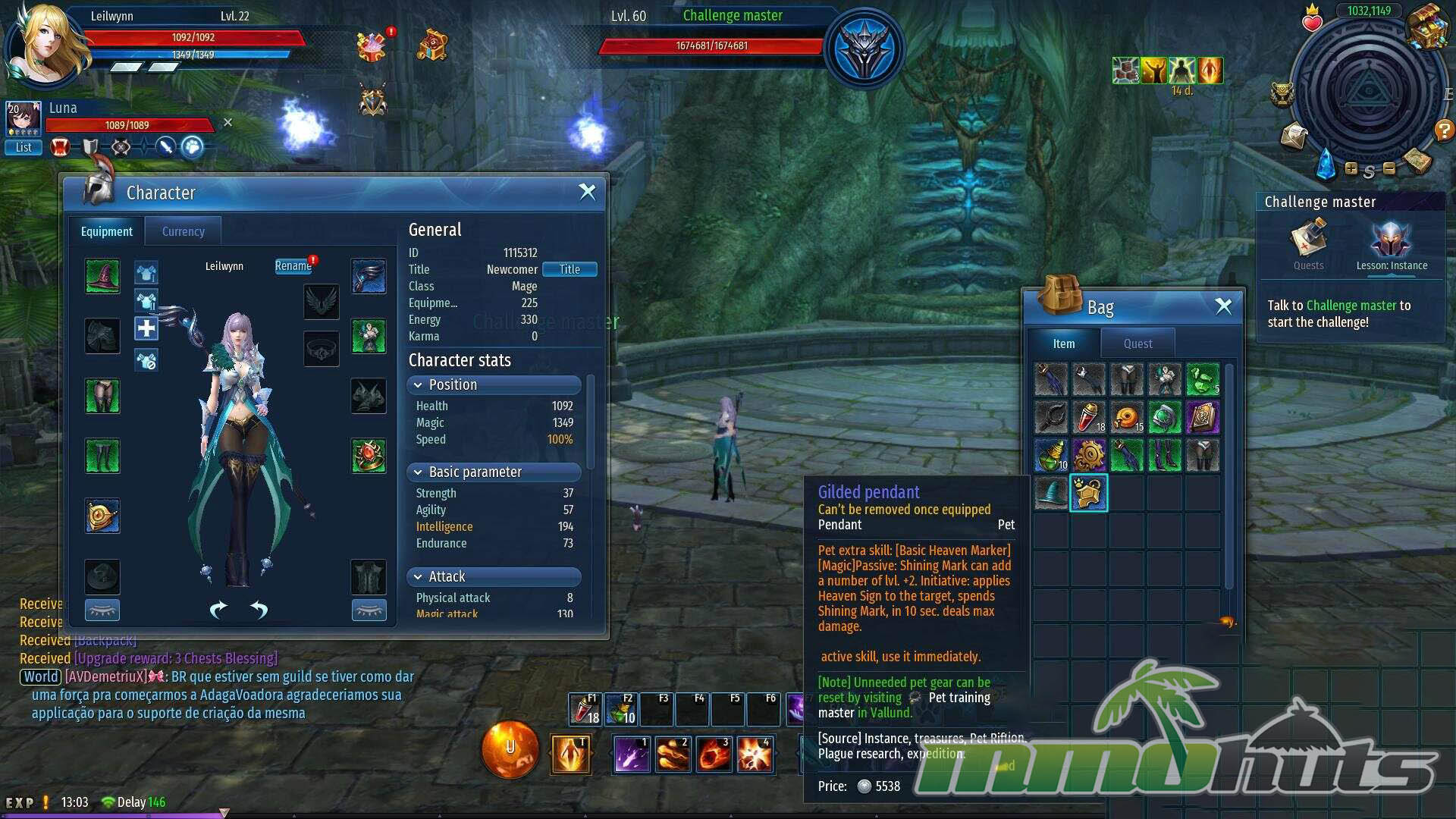Screen dimensions: 1456x819
Task: Select the equipped witch hat slot
Action: [x=102, y=276]
